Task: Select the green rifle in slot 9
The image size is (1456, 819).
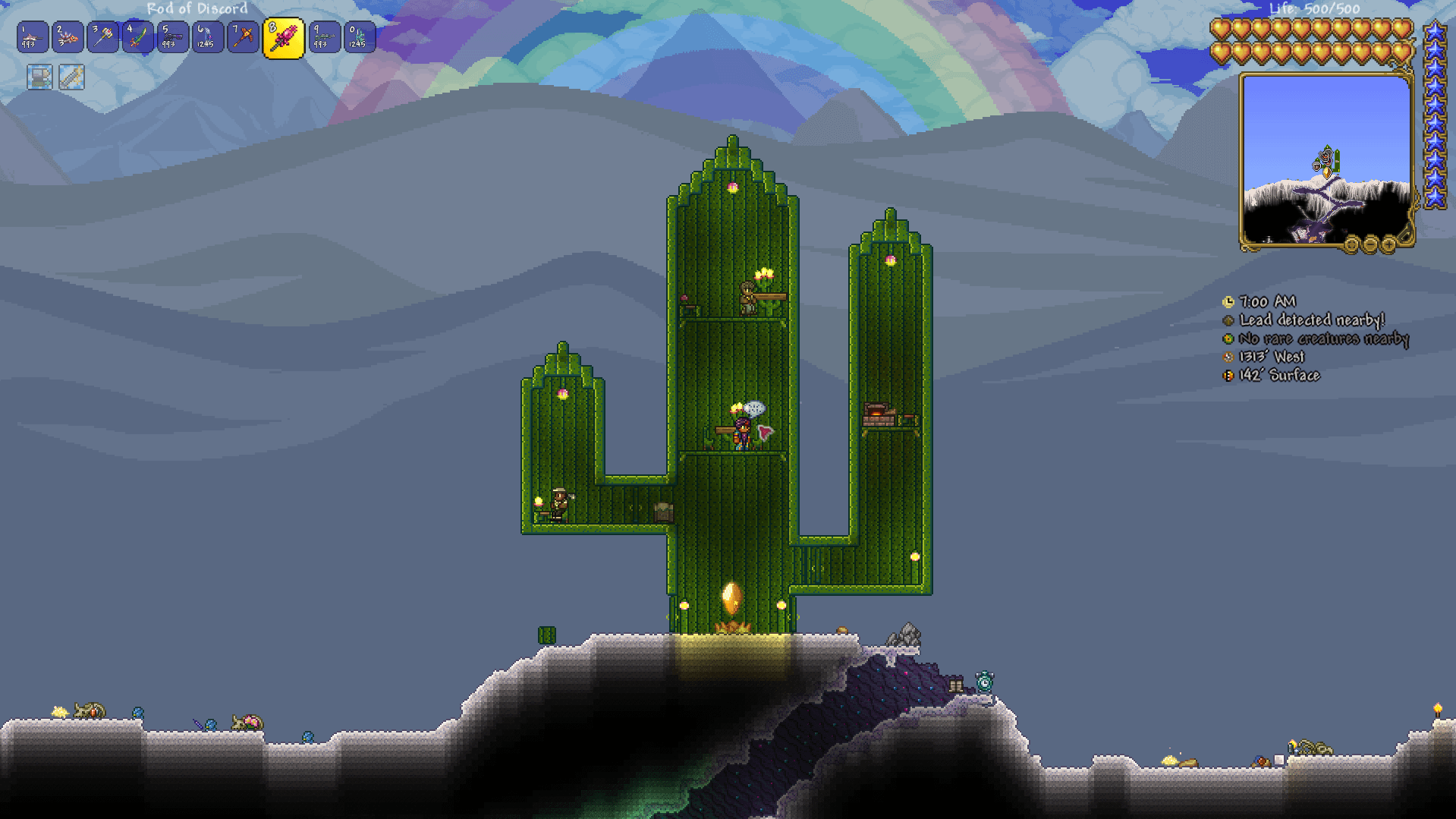Action: tap(324, 37)
